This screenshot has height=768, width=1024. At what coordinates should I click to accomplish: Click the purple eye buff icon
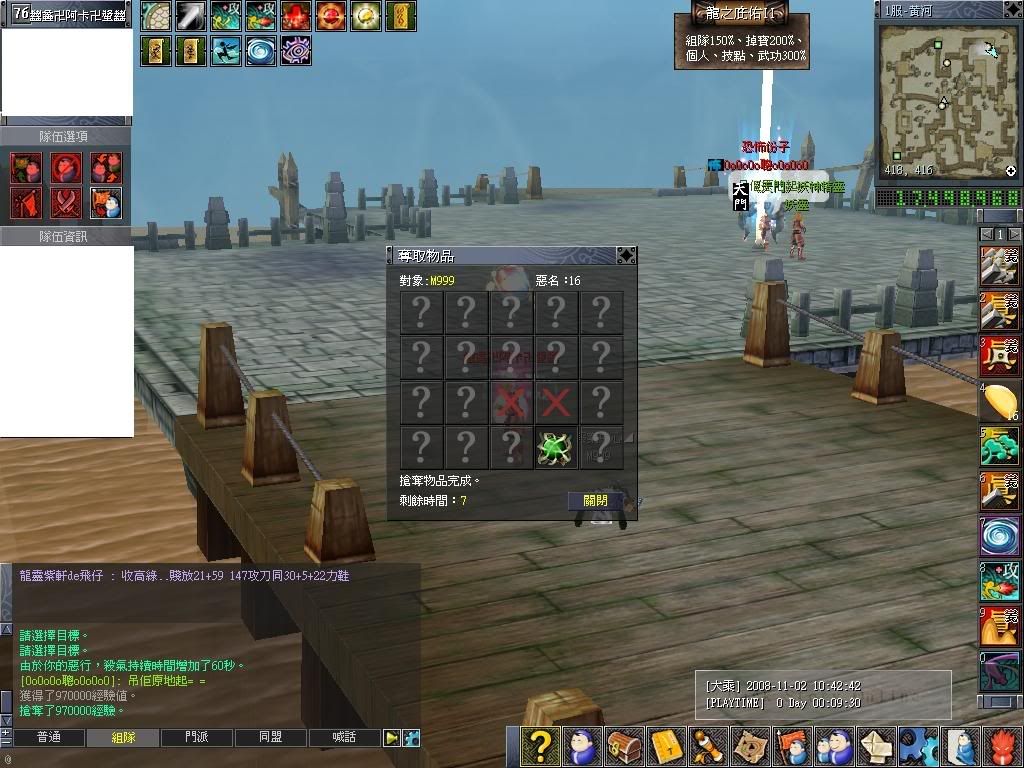296,50
